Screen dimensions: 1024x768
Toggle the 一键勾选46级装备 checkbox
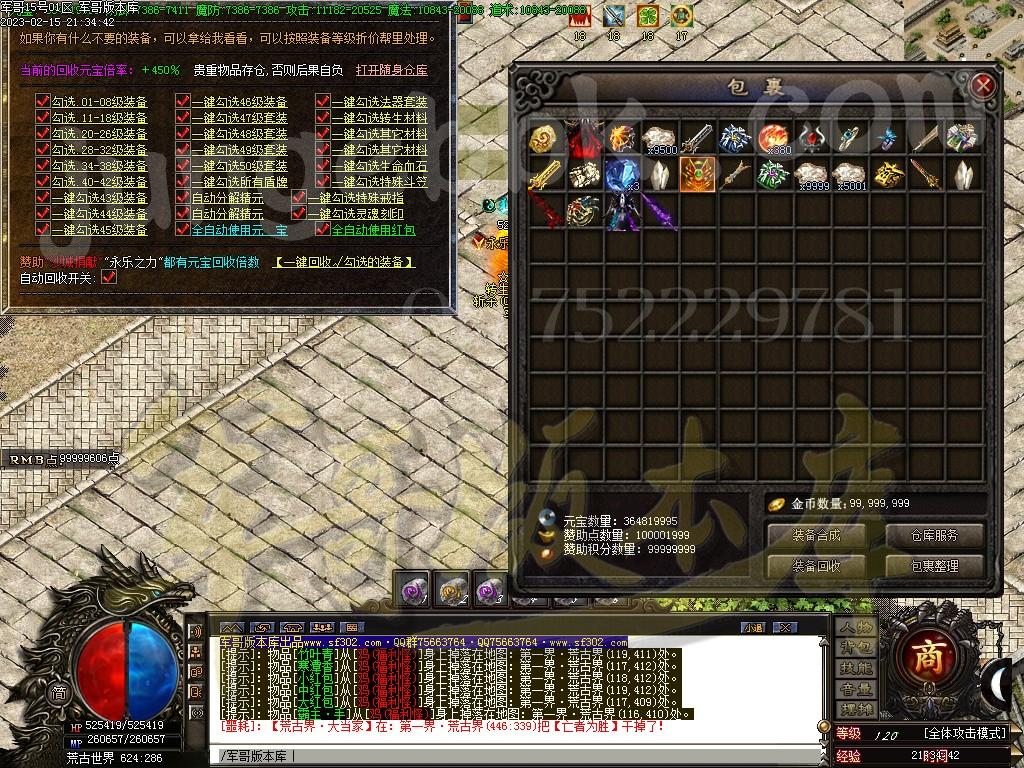click(183, 102)
